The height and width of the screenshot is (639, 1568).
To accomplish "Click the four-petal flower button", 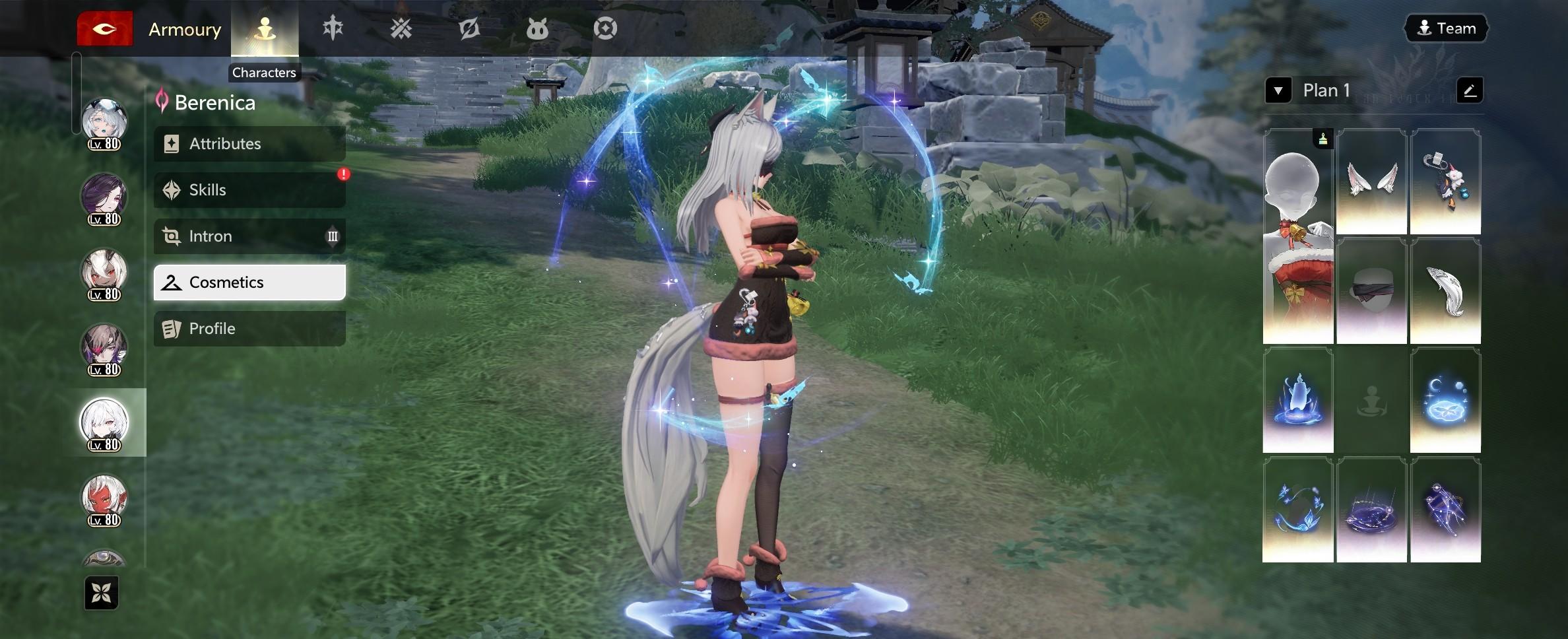I will pyautogui.click(x=102, y=593).
